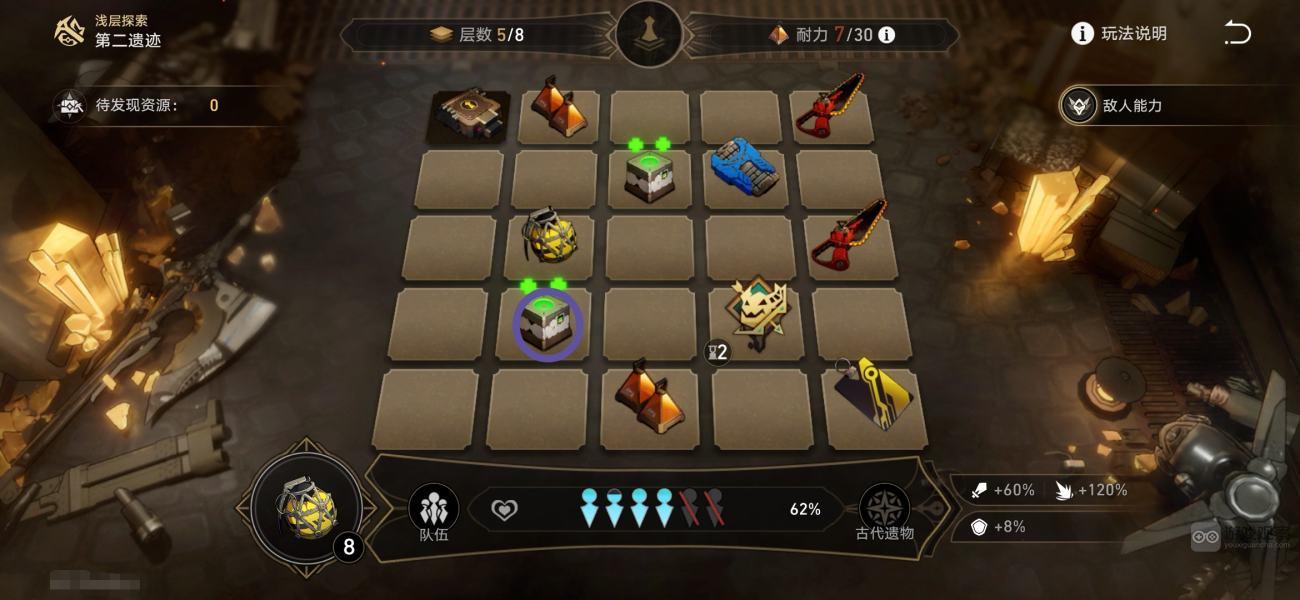Click the back arrow button
The width and height of the screenshot is (1300, 600).
(1237, 34)
